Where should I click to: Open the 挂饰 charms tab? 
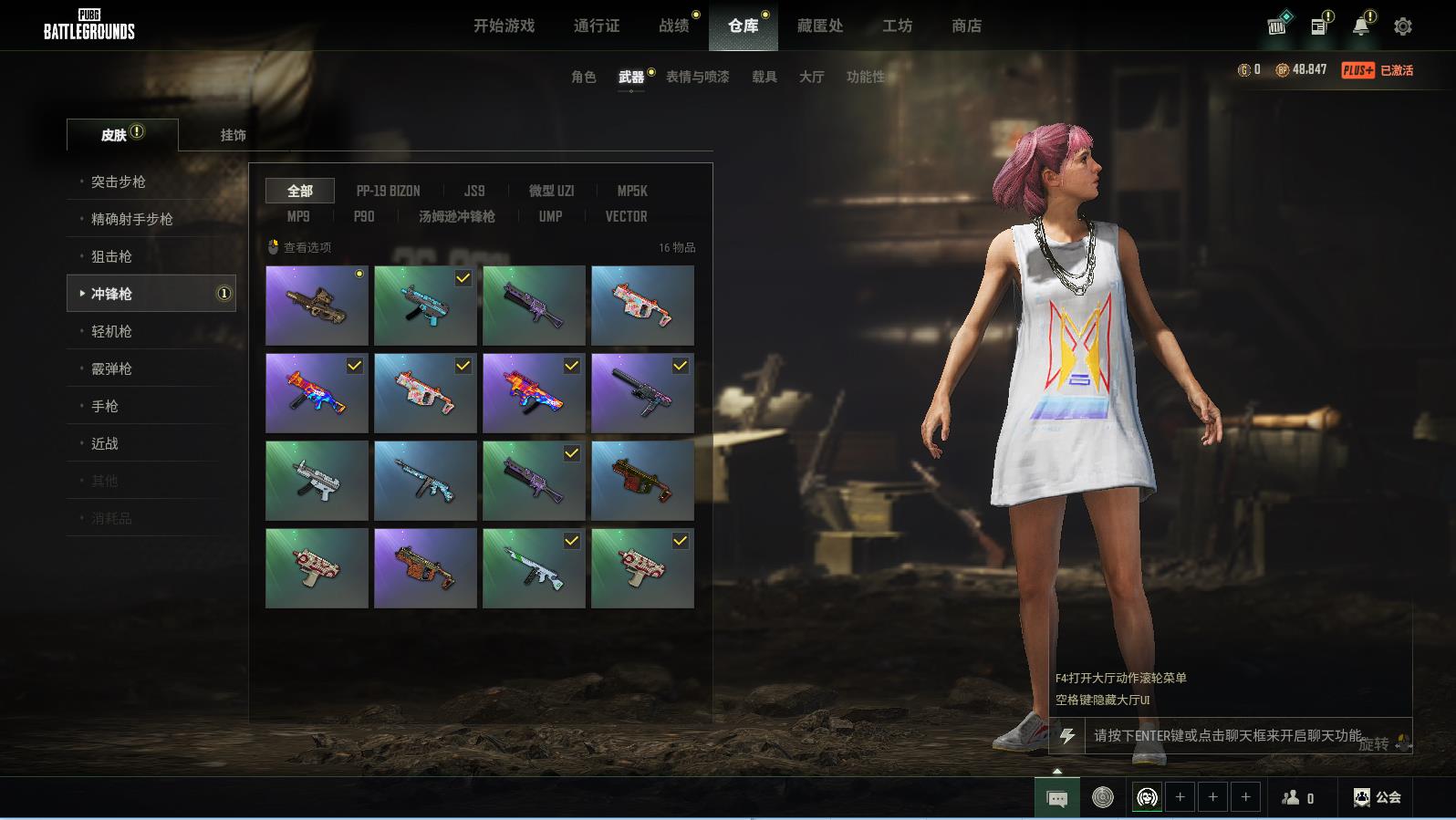click(233, 135)
